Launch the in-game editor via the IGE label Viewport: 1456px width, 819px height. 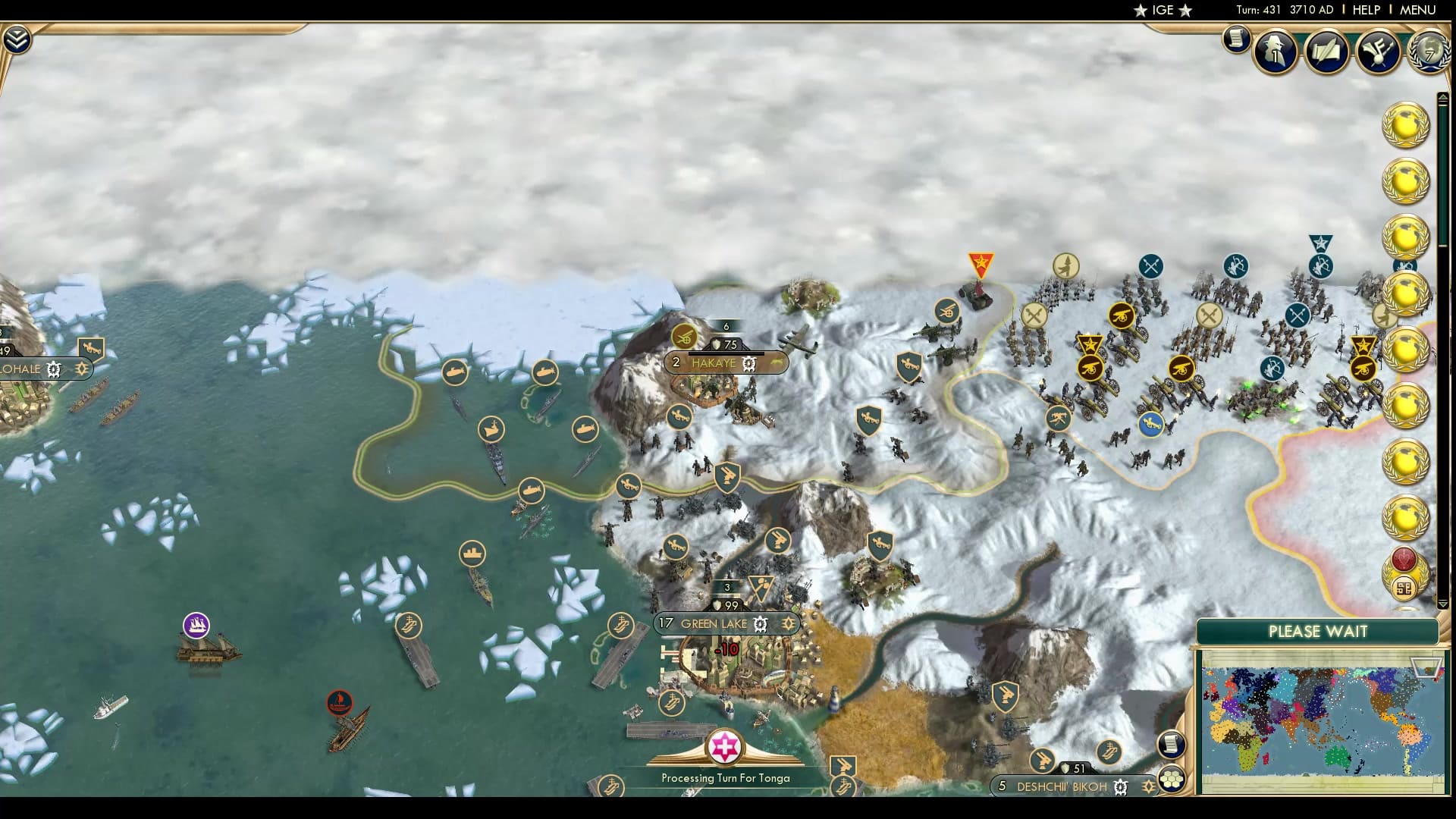tap(1162, 11)
